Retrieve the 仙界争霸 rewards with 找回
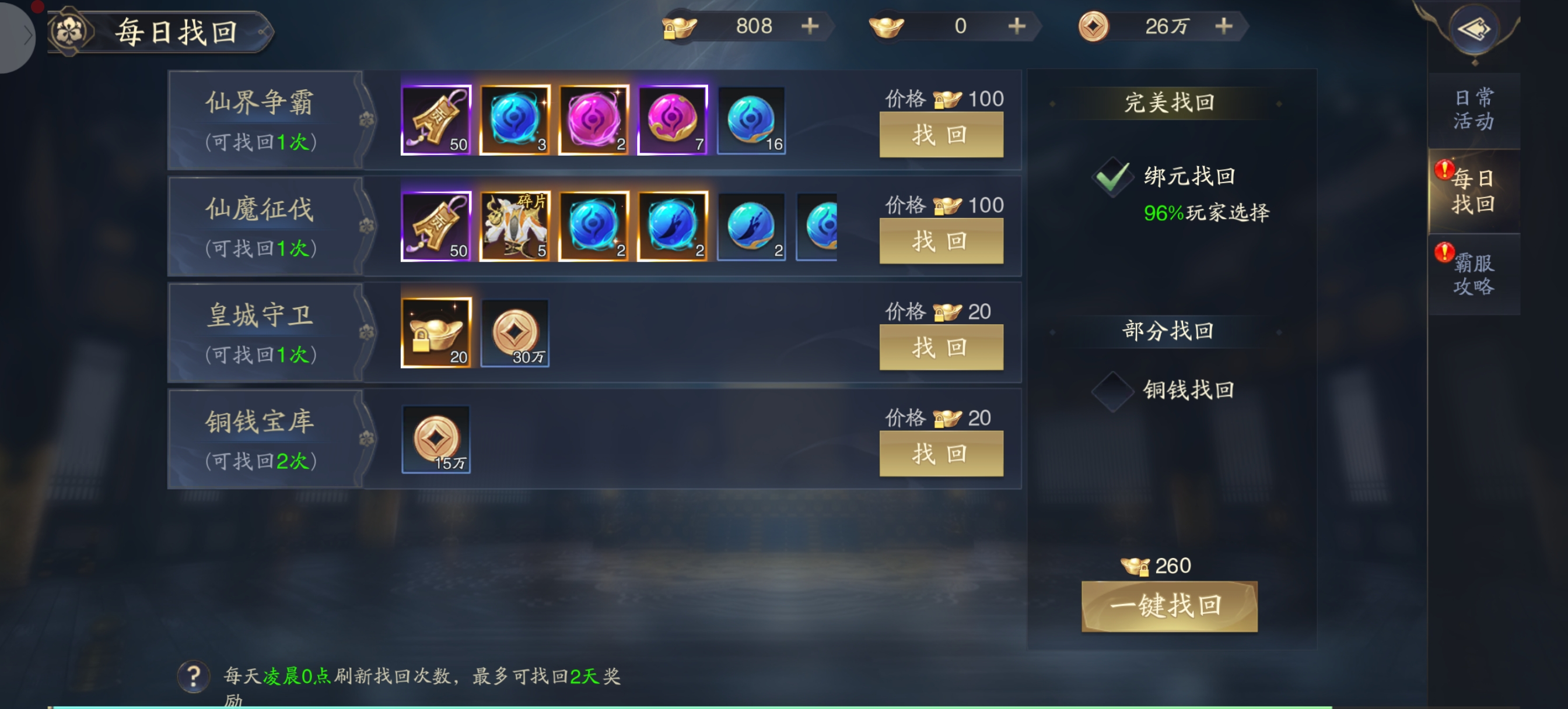Viewport: 1568px width, 709px height. [940, 135]
